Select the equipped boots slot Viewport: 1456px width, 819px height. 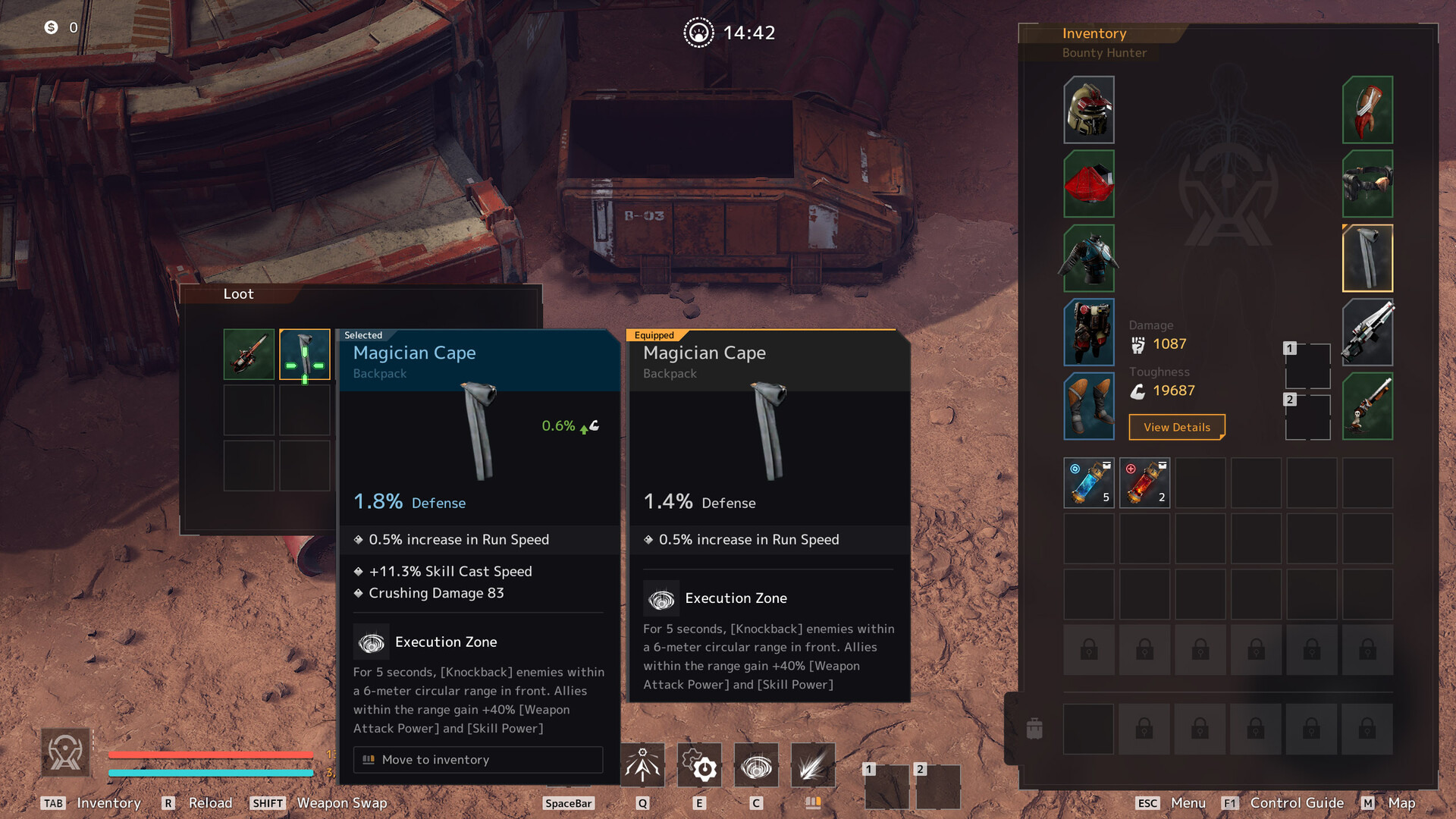(x=1088, y=406)
